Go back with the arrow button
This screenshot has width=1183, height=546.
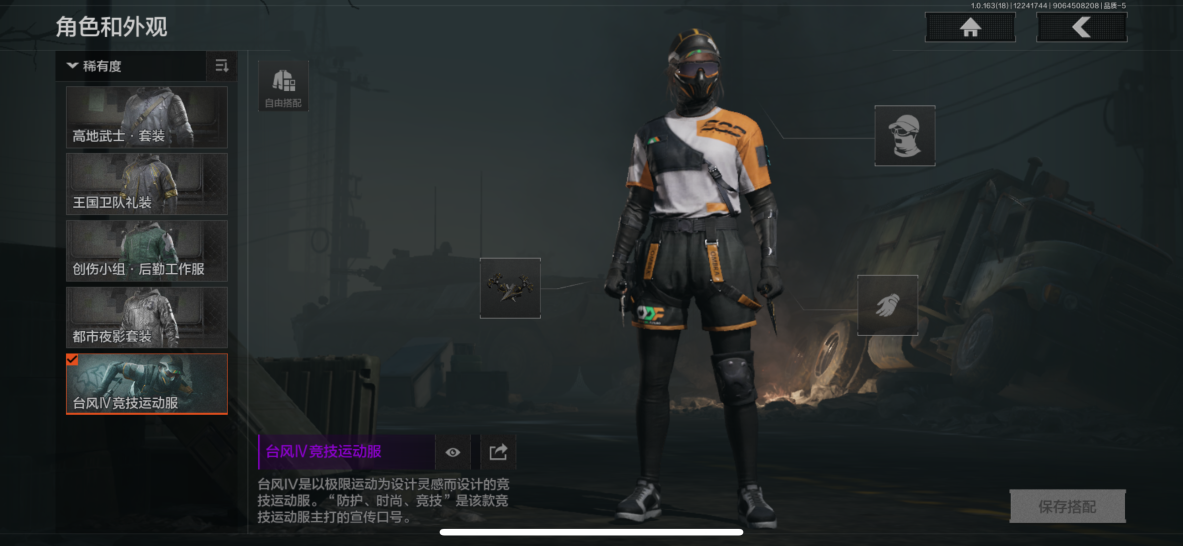[1081, 28]
